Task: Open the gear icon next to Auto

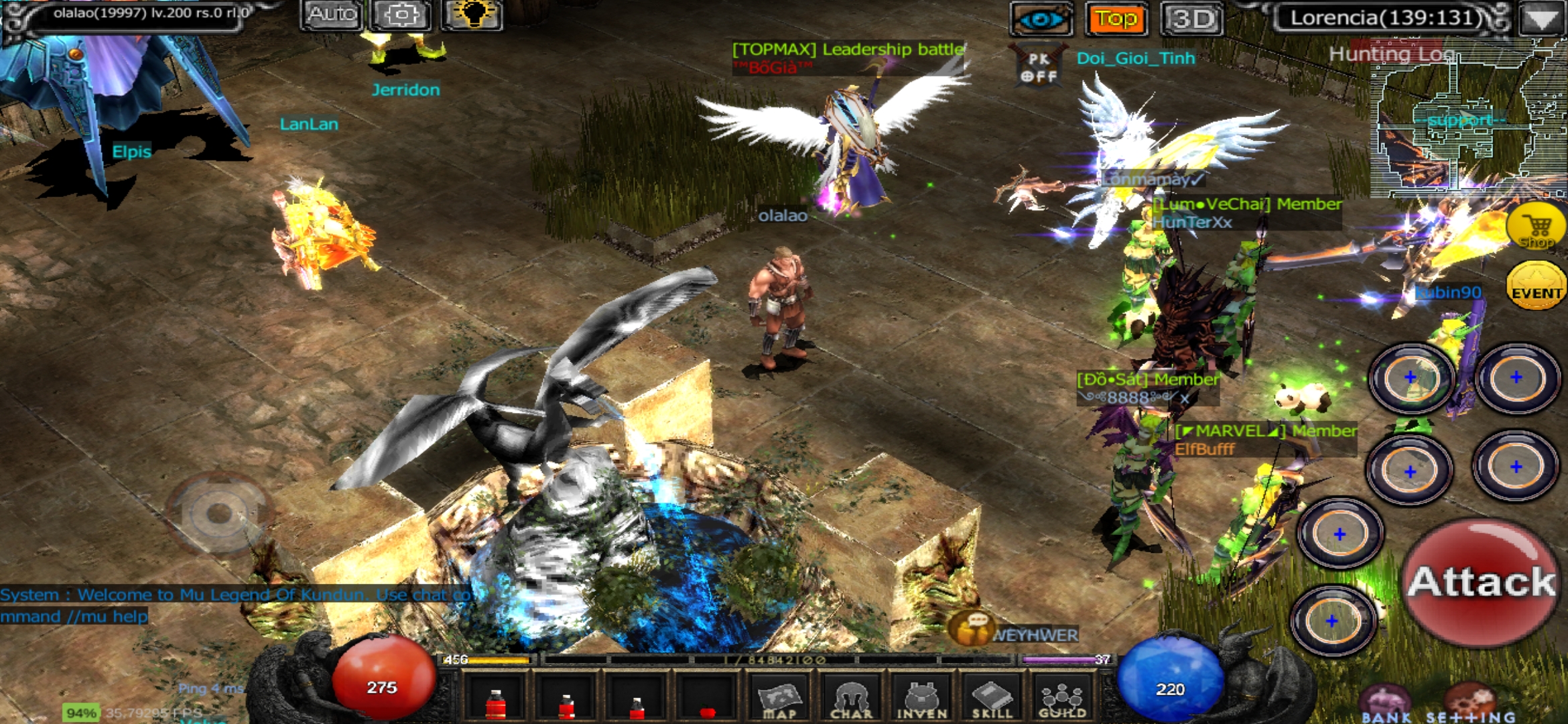Action: [401, 16]
